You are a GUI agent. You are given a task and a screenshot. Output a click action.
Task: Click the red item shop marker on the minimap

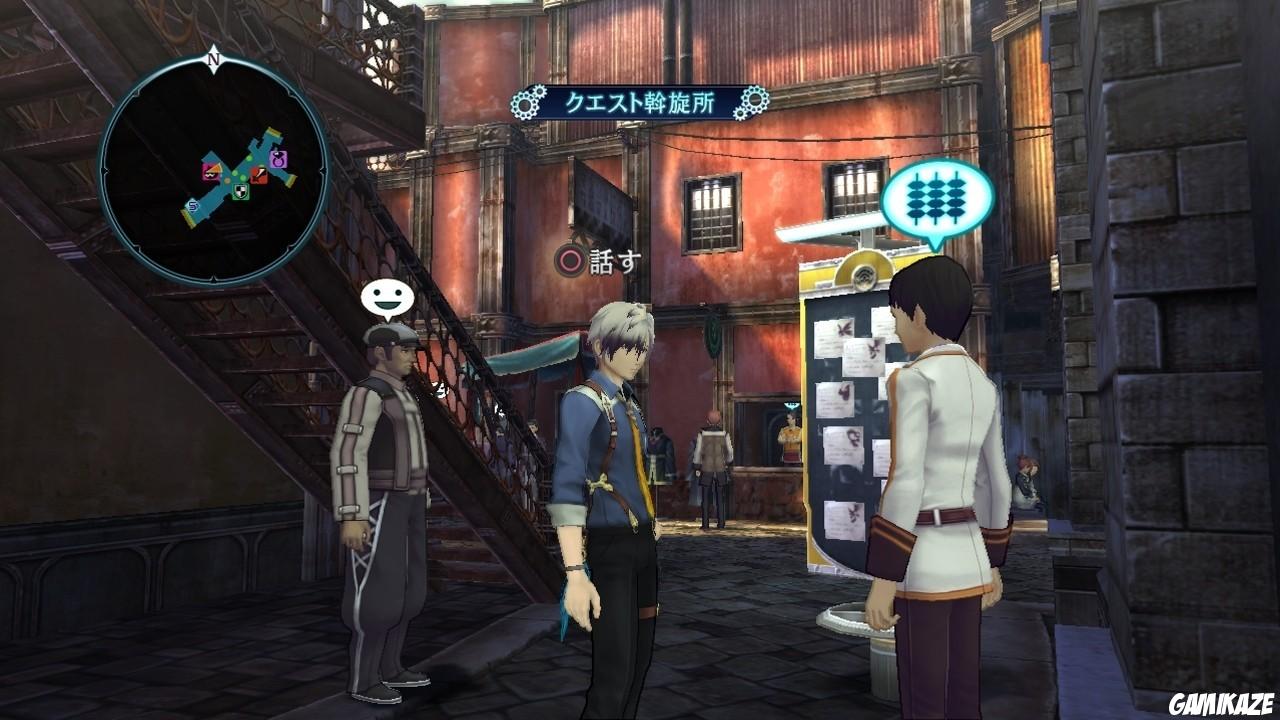point(258,174)
